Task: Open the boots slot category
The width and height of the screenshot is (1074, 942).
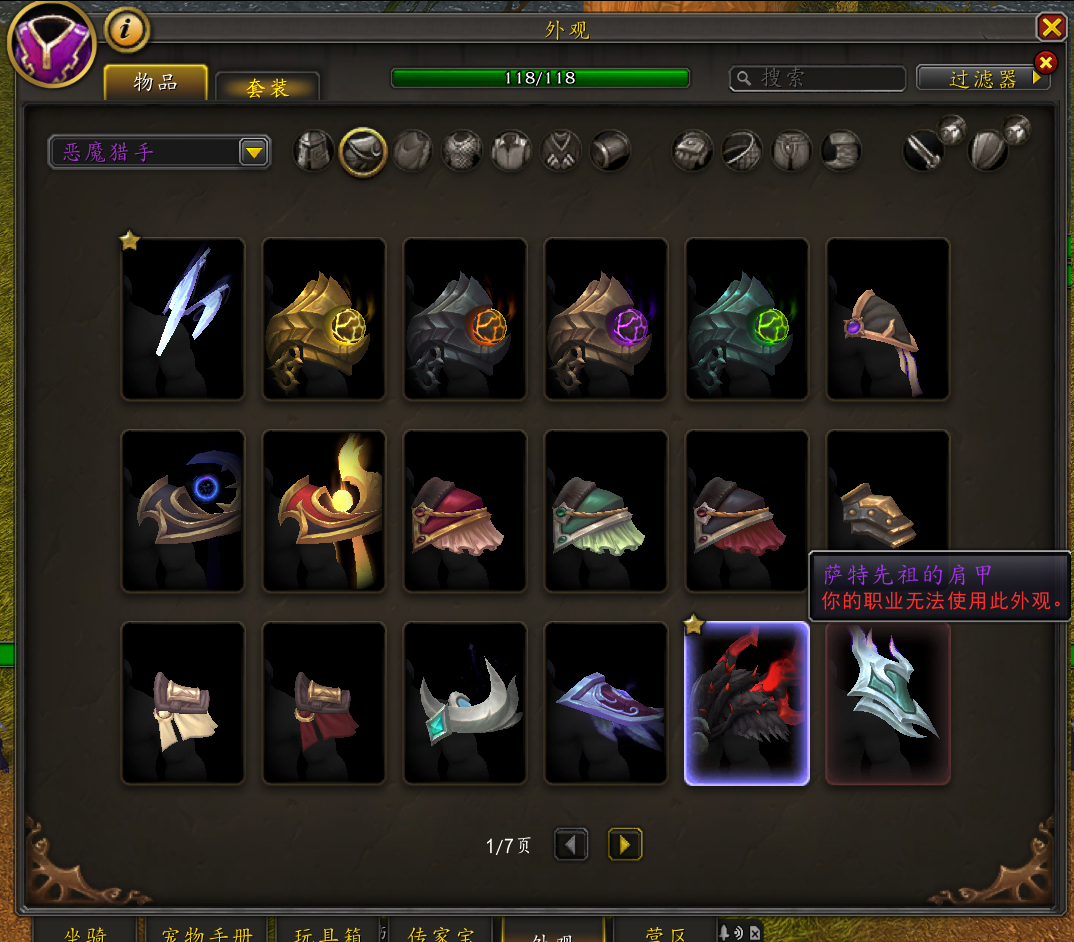Action: [x=841, y=152]
